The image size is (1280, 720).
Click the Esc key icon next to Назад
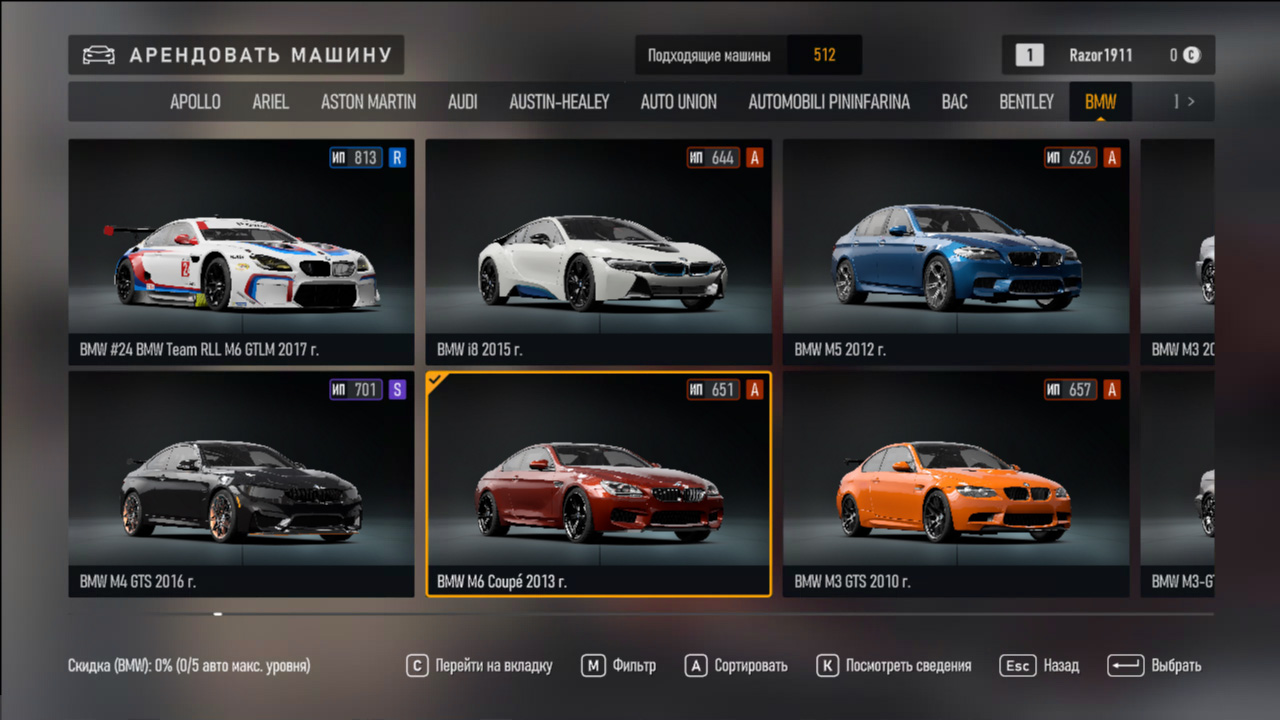coord(1017,665)
